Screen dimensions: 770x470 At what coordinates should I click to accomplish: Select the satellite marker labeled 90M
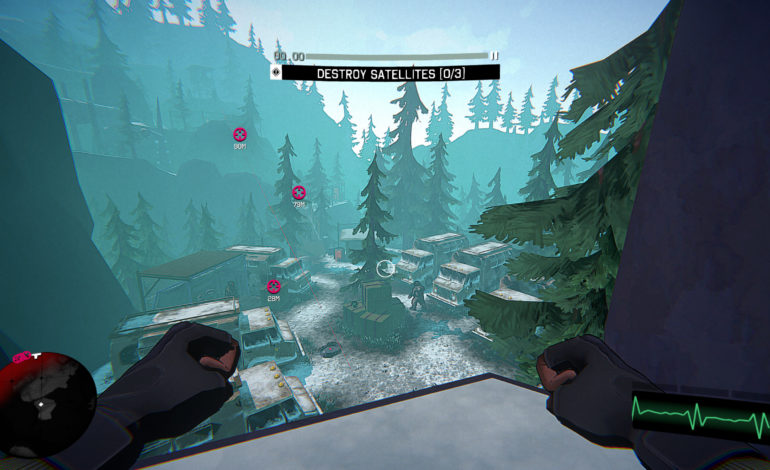click(x=240, y=134)
